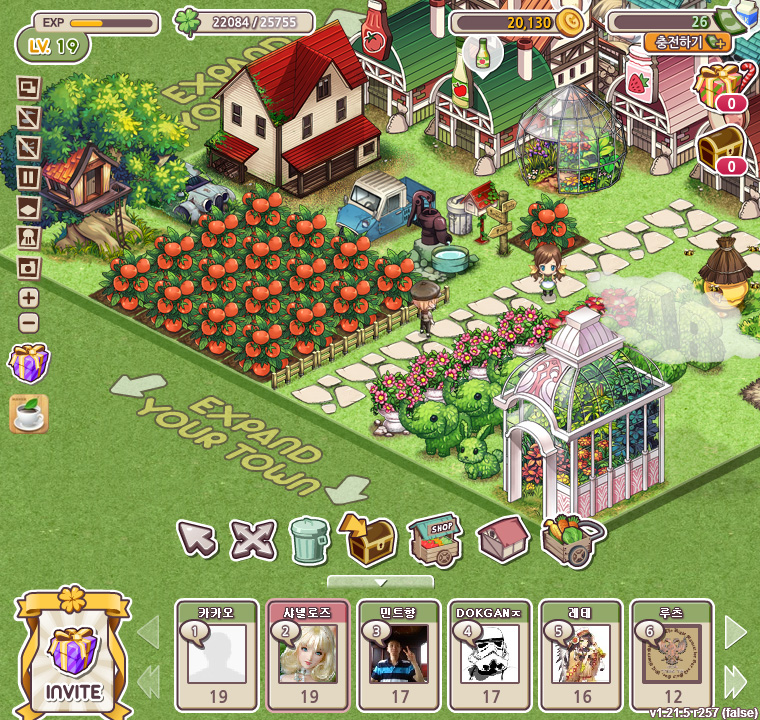The image size is (760, 720).
Task: Activate the four-arrow move tool
Action: point(252,541)
